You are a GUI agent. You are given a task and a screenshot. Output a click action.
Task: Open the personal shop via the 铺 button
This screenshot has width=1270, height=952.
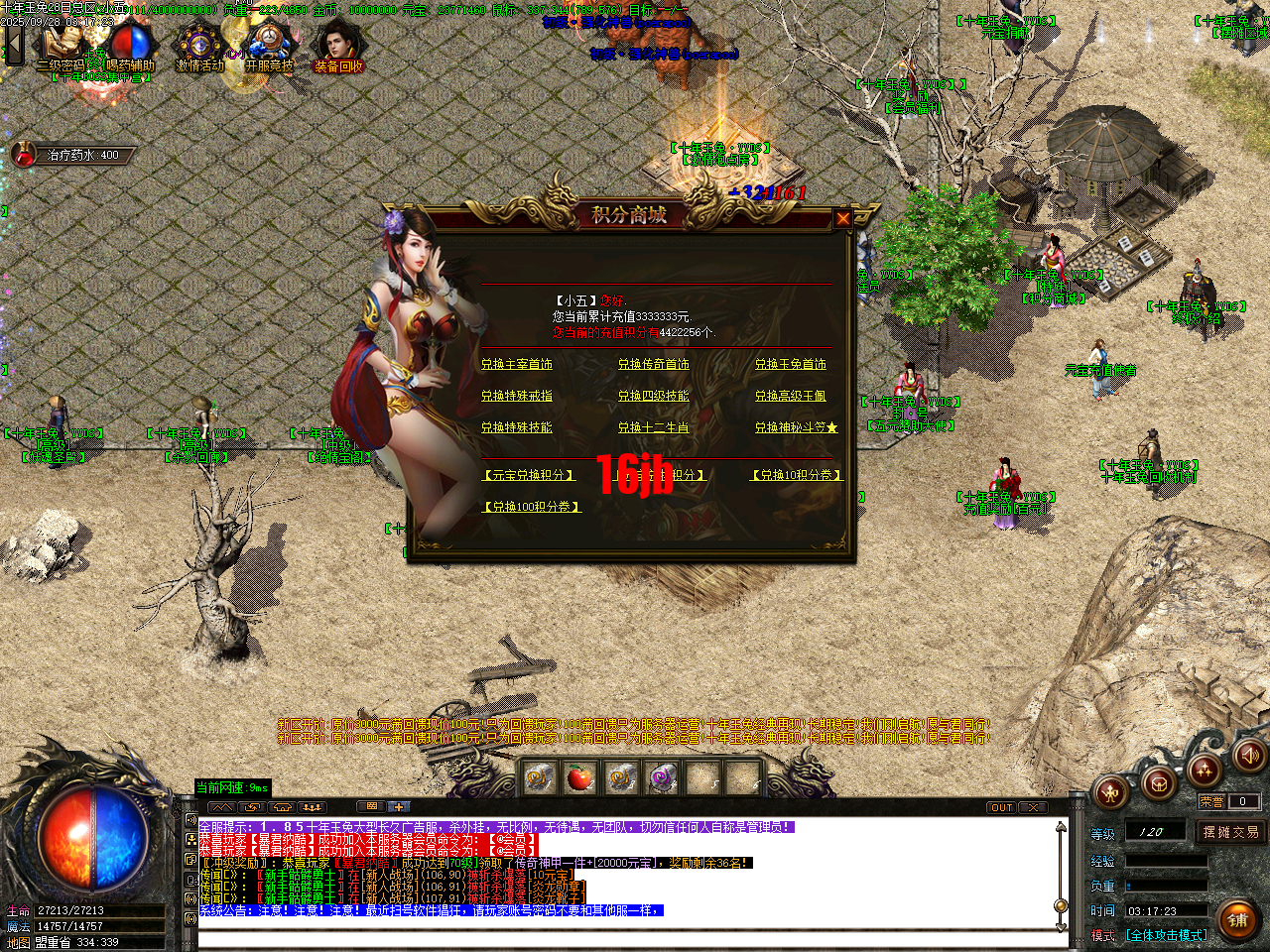pyautogui.click(x=1237, y=920)
